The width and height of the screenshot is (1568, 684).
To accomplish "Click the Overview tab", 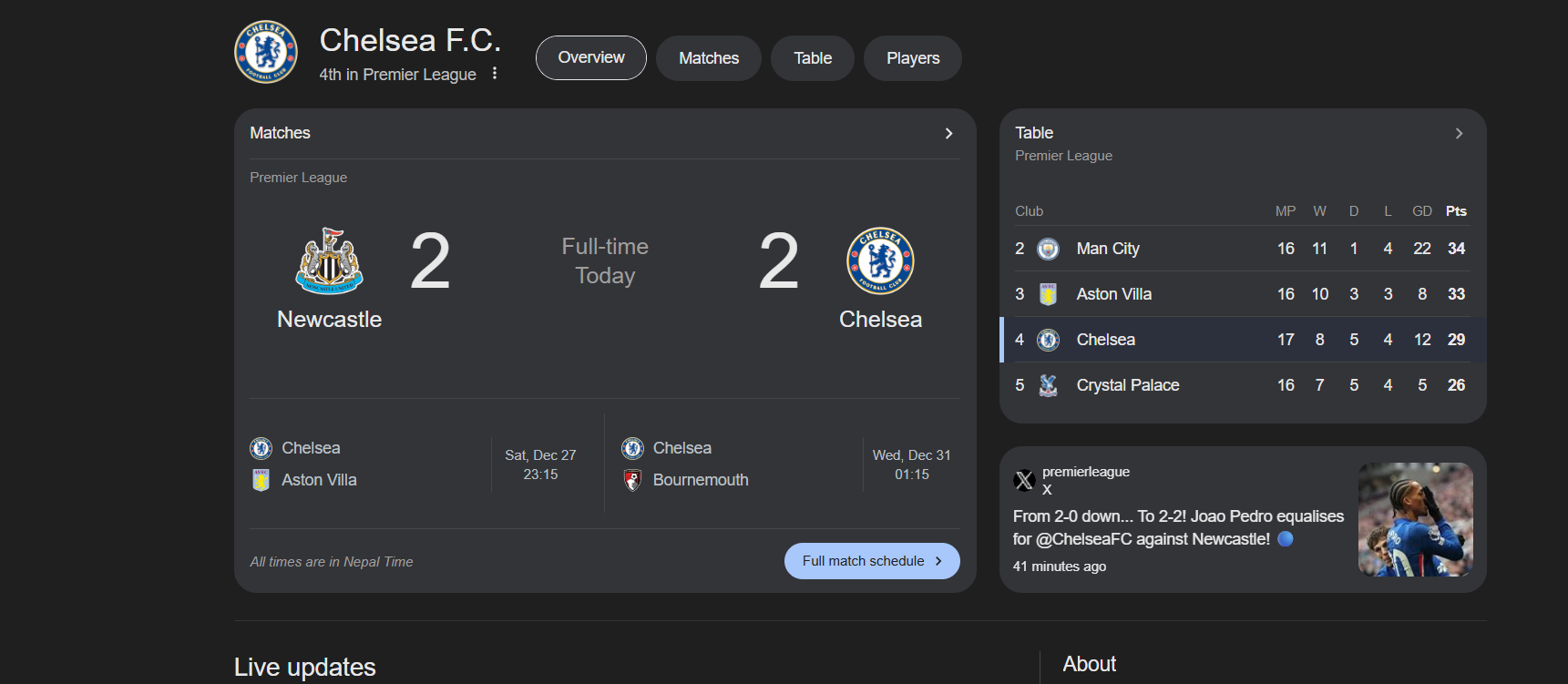I will pos(590,57).
